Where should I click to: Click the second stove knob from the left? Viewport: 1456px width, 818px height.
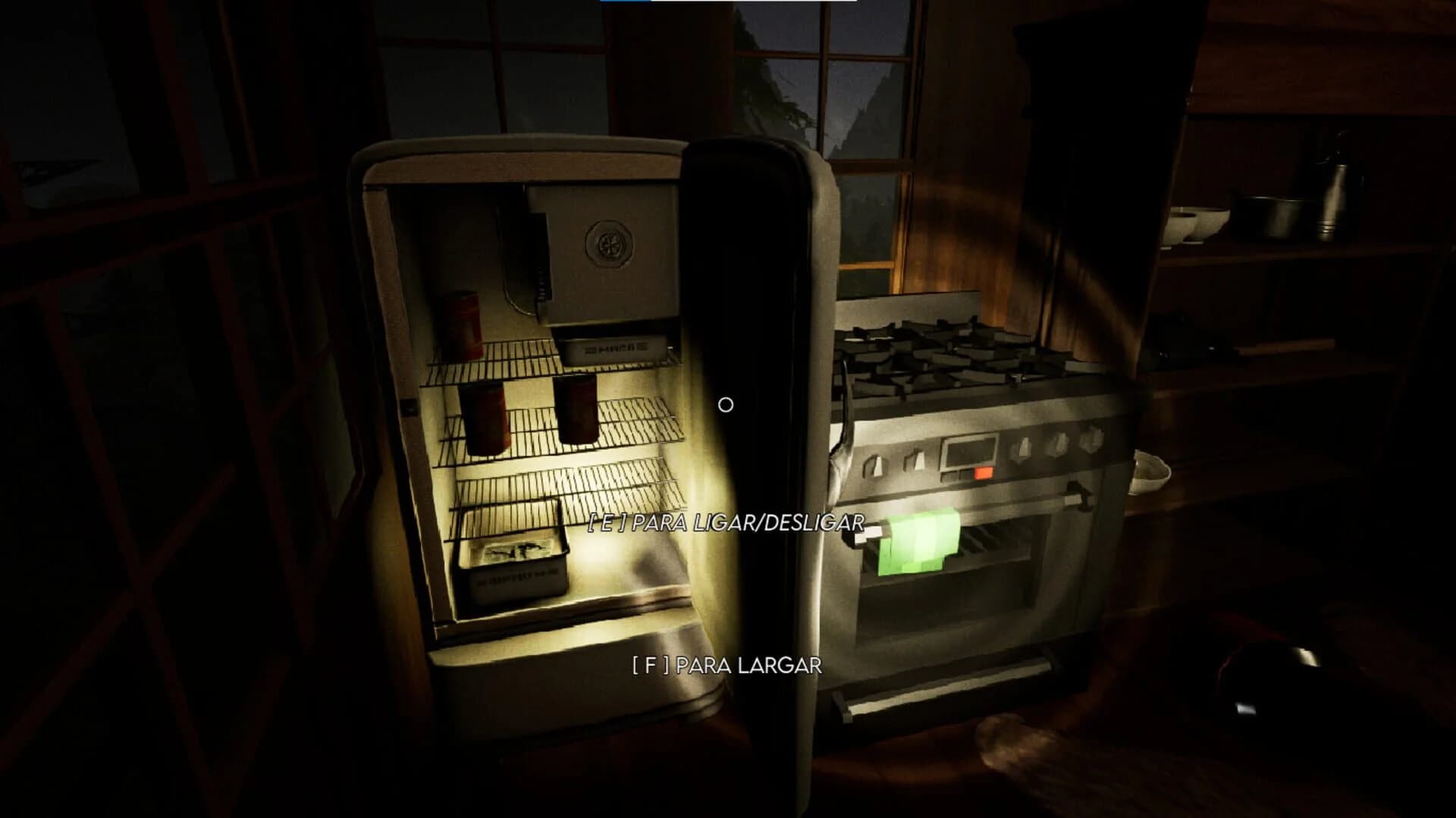(x=916, y=459)
